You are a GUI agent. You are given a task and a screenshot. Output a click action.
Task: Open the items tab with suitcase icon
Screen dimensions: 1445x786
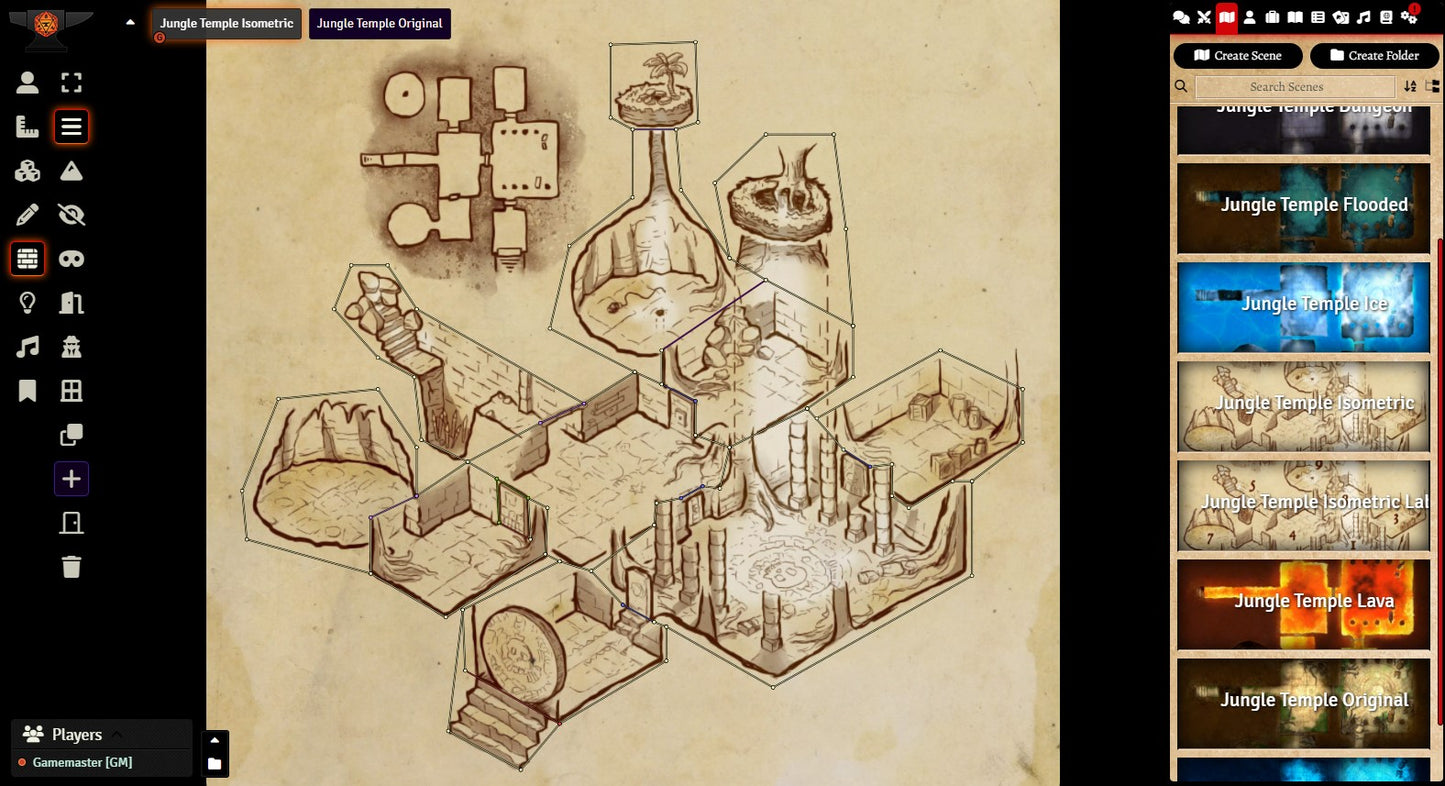(1272, 17)
